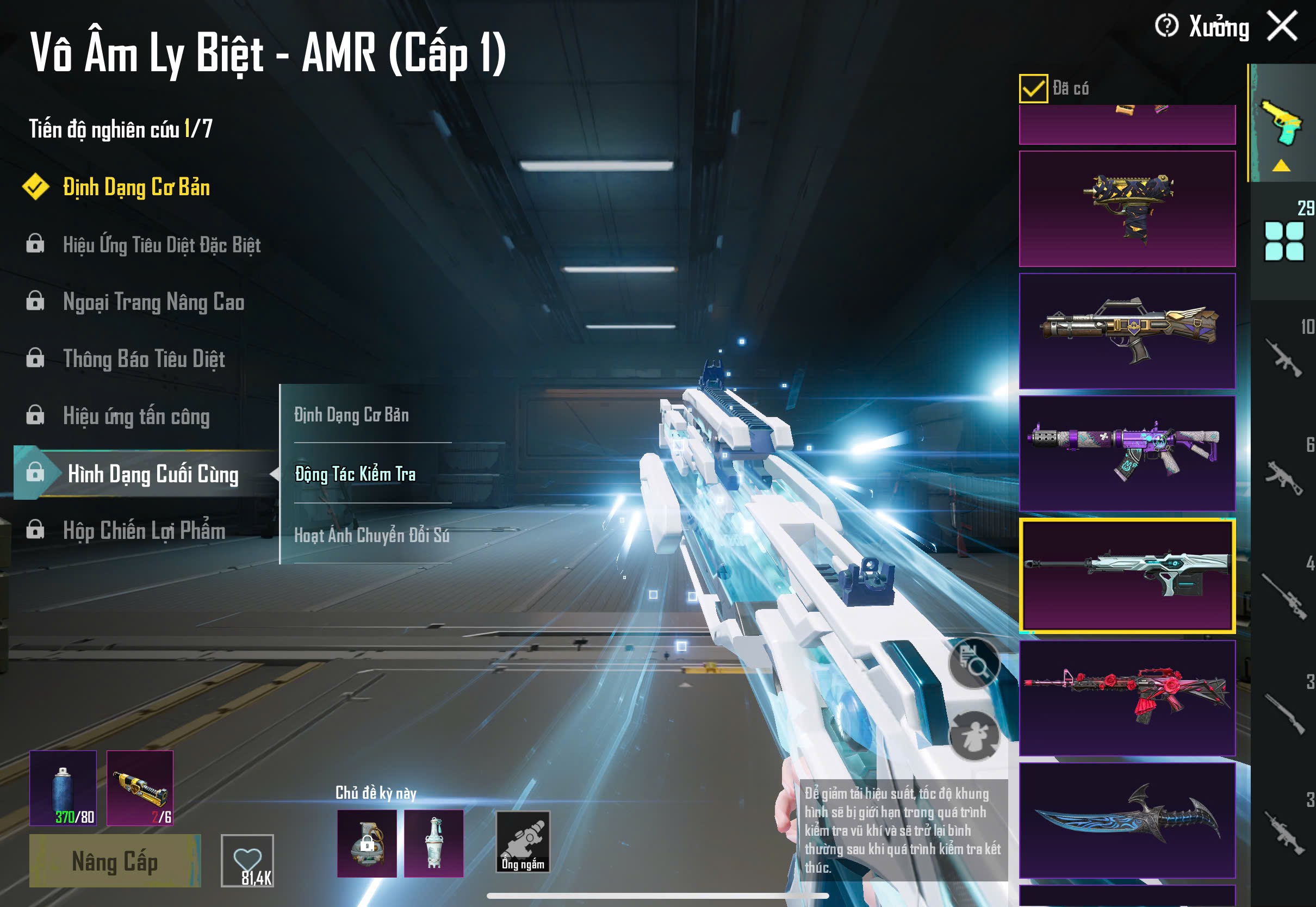Show Hoạt Ảnh Chuyển Đổi Số preview

pyautogui.click(x=371, y=535)
